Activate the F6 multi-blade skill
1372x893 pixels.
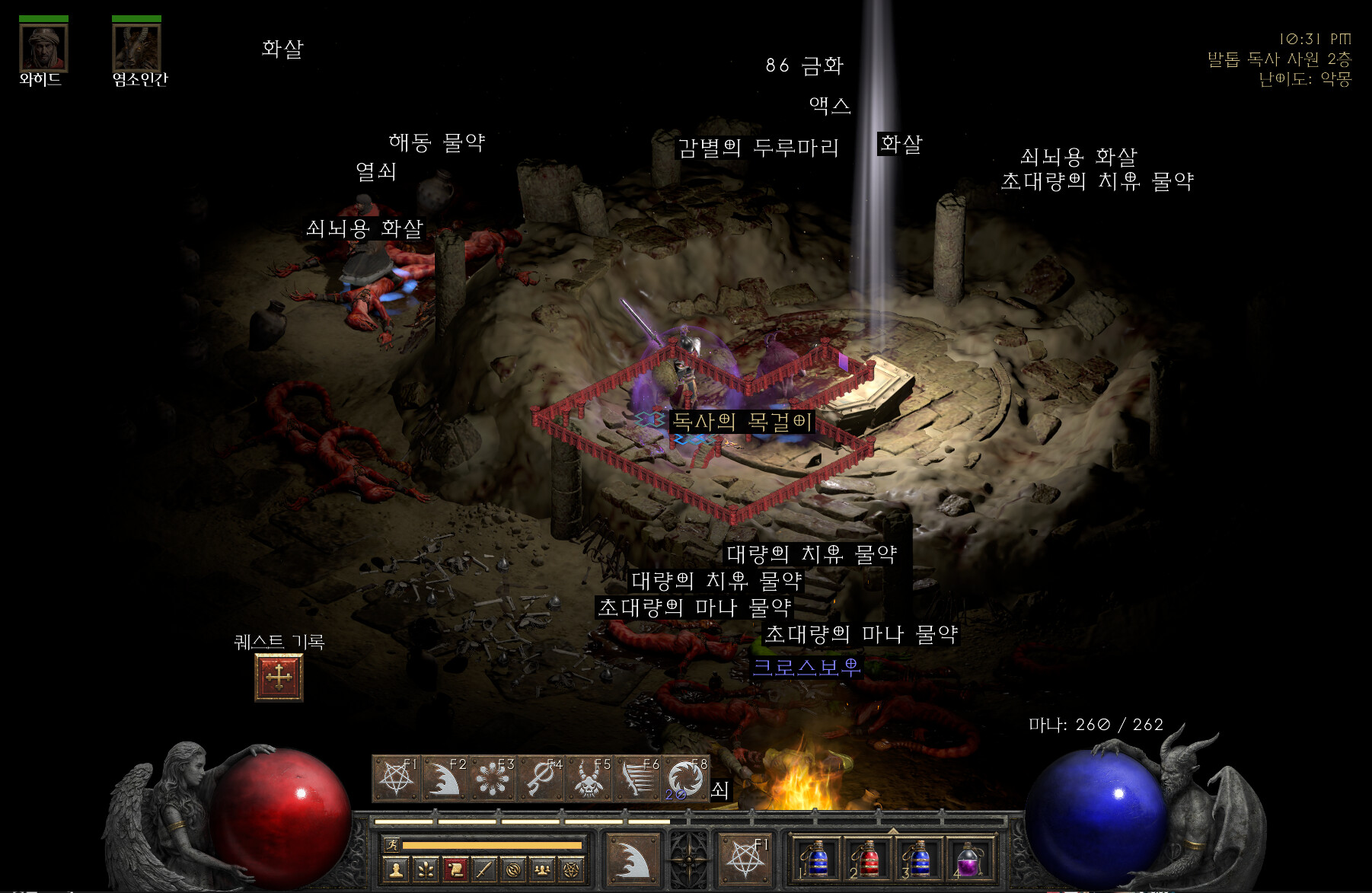[638, 778]
